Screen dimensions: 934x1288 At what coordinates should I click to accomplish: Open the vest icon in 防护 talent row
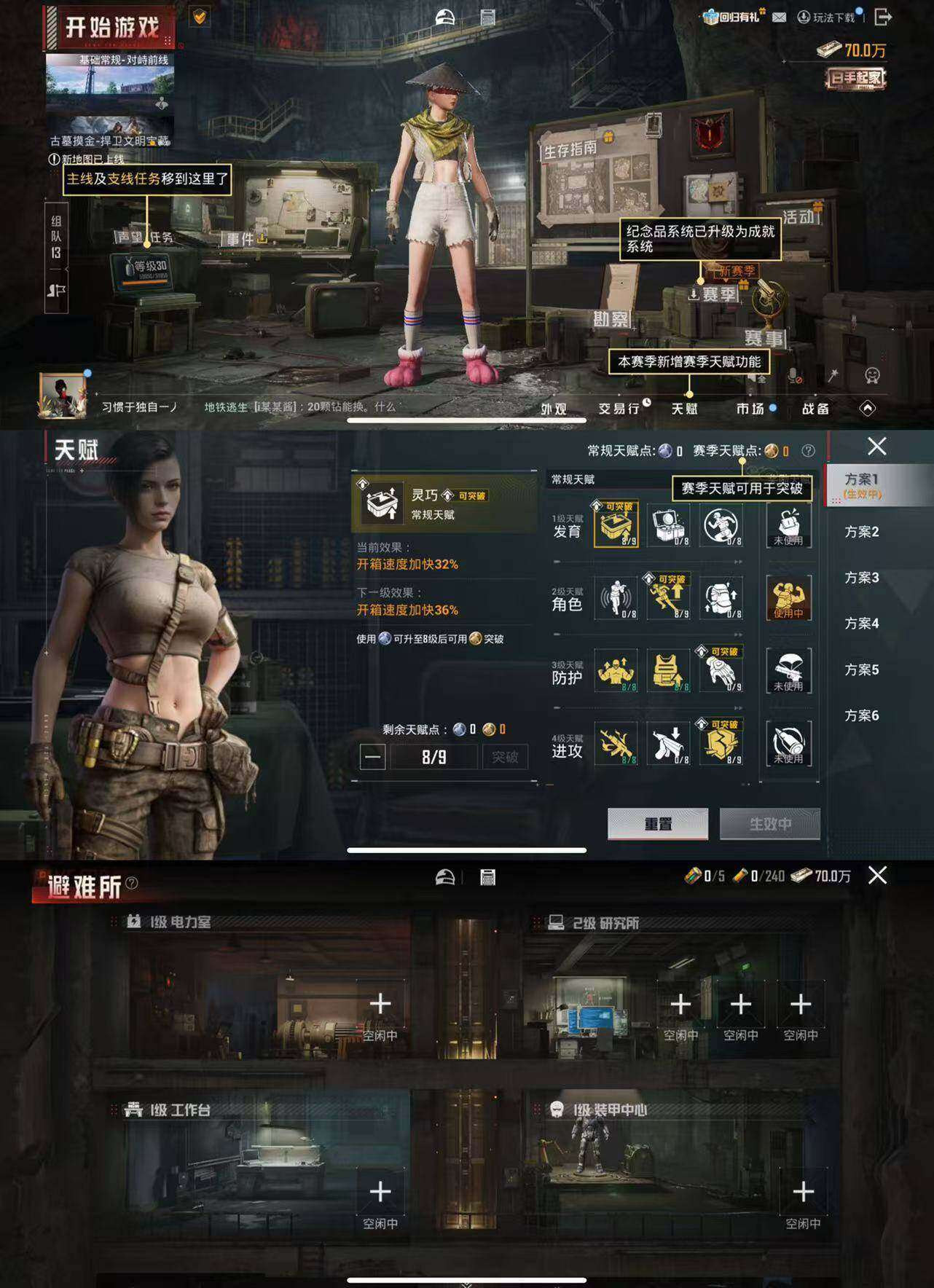[x=669, y=672]
